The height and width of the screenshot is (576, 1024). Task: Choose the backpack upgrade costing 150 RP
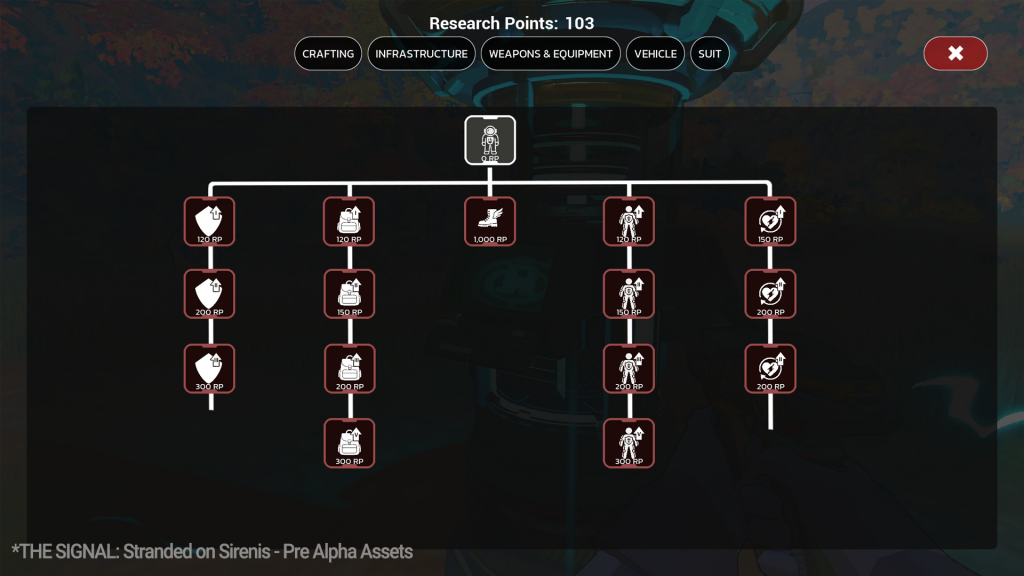(350, 294)
